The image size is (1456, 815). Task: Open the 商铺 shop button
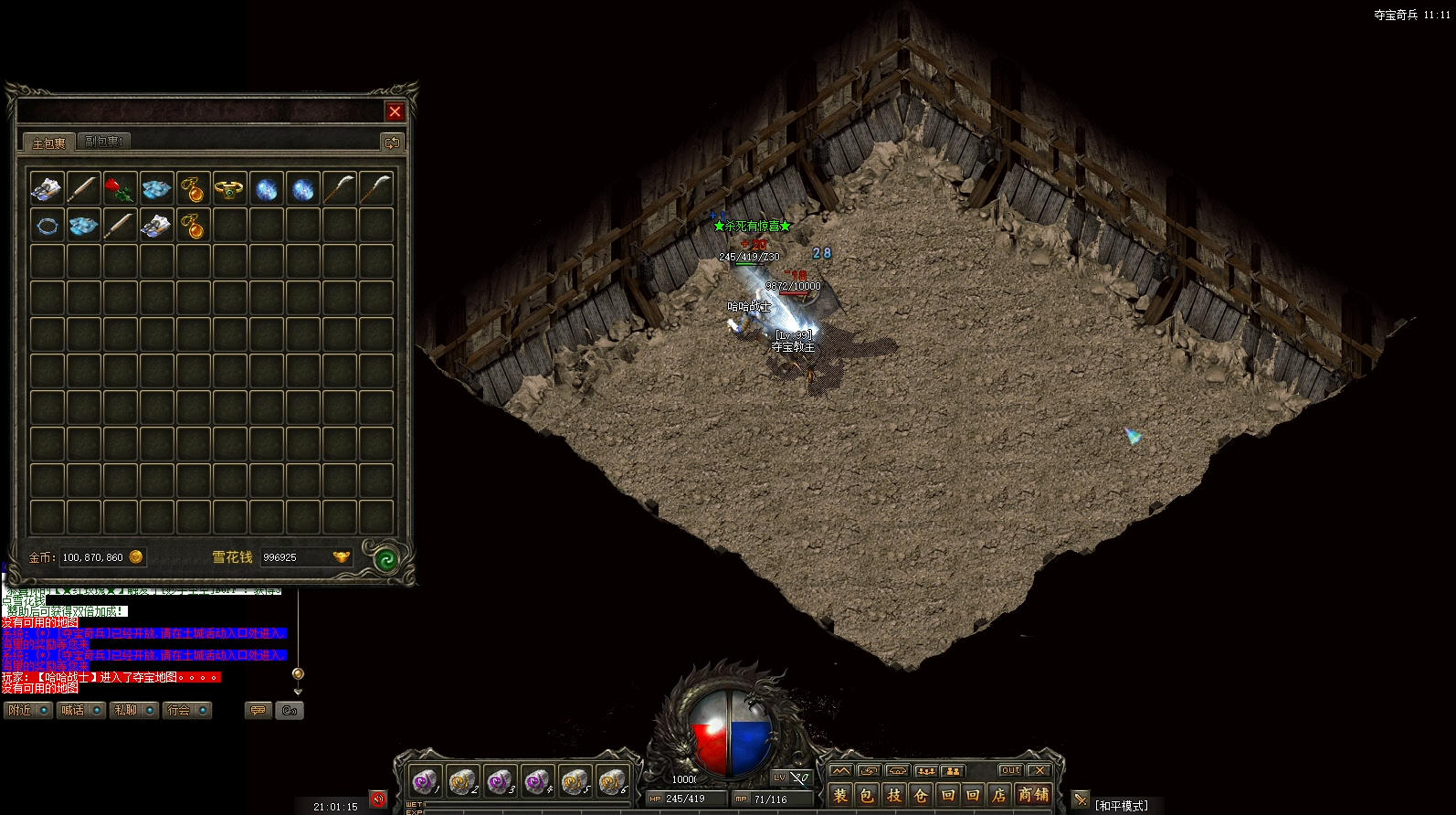(1033, 795)
